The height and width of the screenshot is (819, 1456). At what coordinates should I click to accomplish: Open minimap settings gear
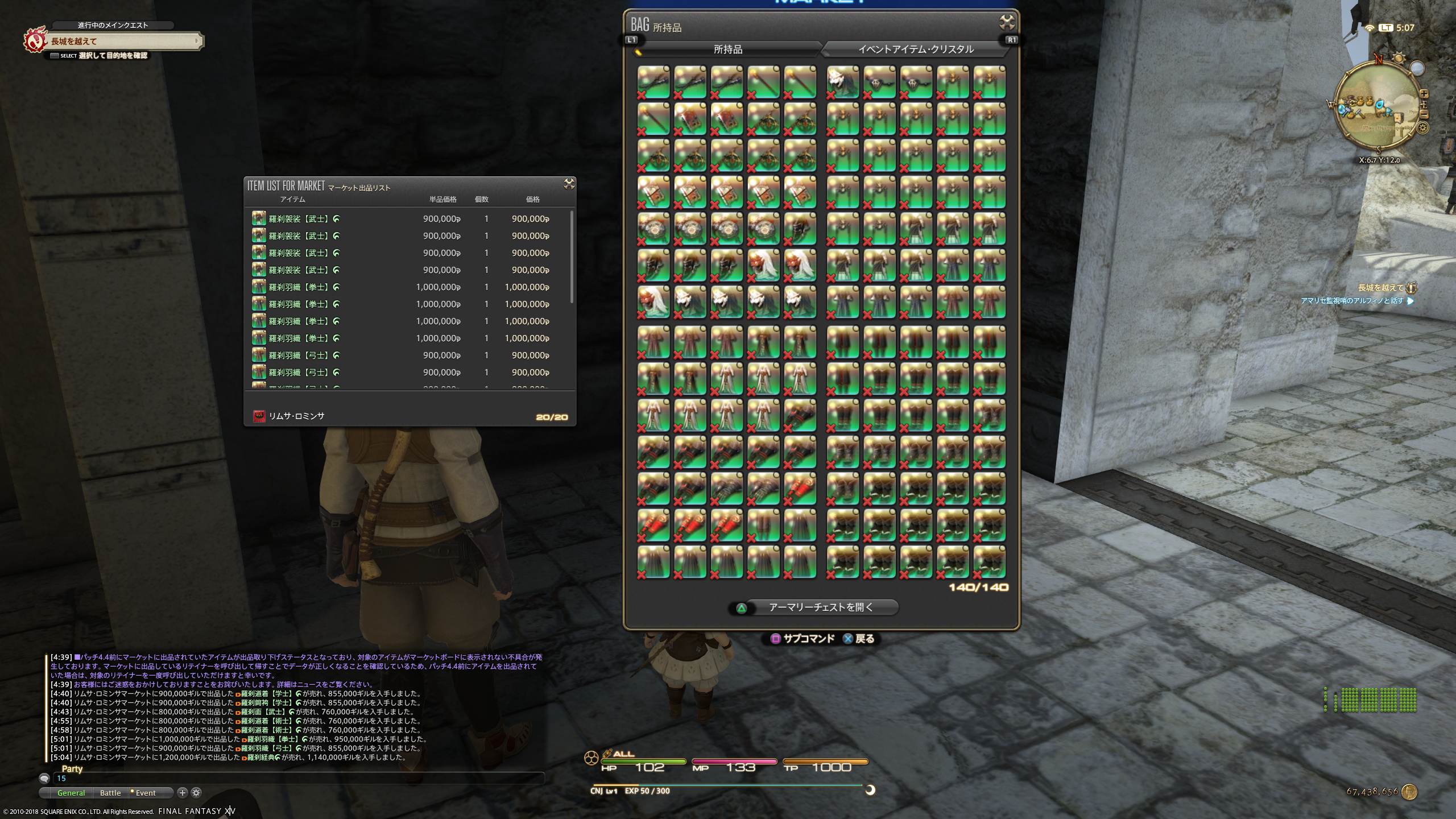click(1423, 128)
